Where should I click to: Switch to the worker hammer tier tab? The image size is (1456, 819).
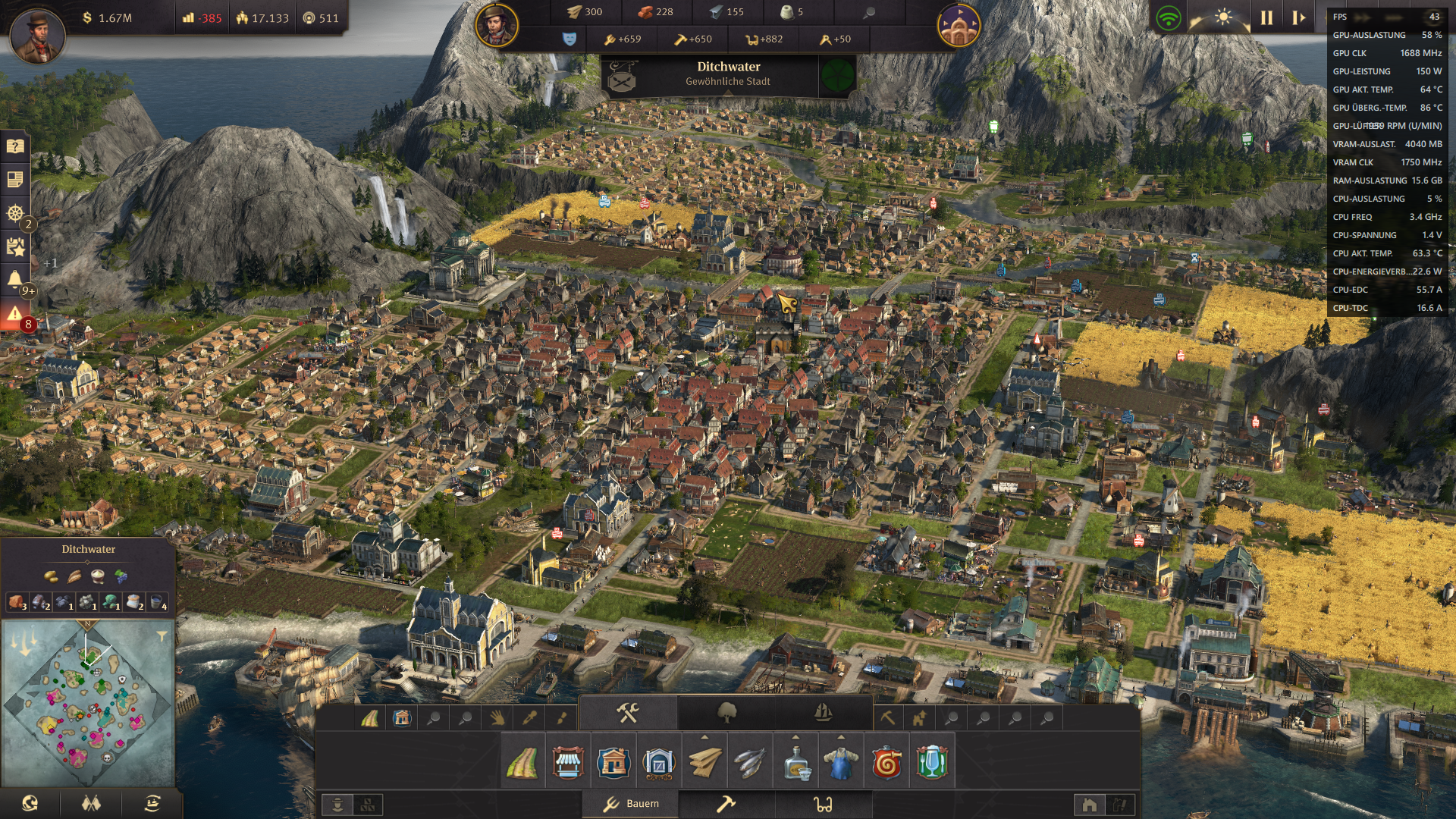(726, 804)
